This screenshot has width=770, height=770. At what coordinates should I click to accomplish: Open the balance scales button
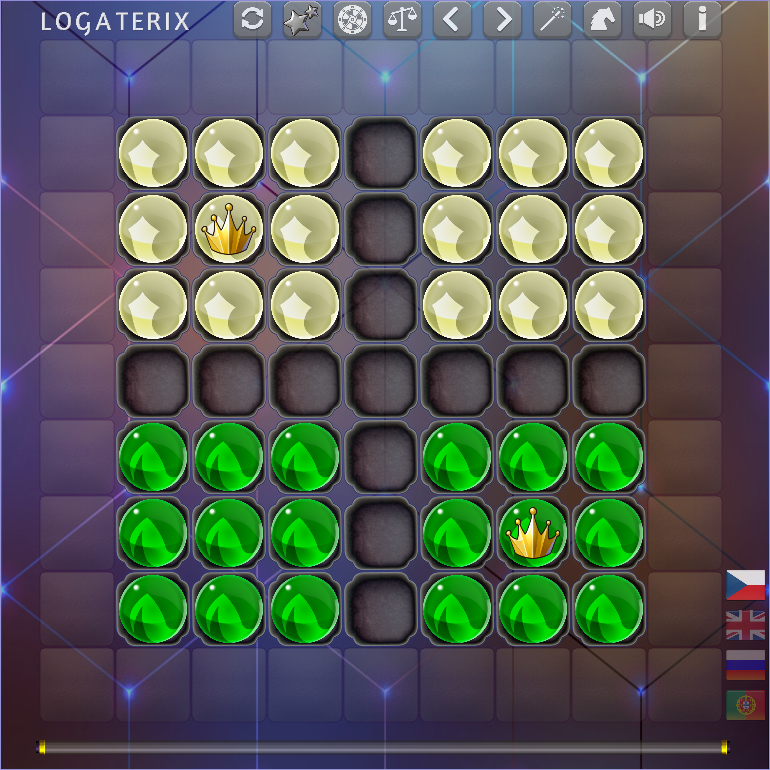(x=403, y=20)
